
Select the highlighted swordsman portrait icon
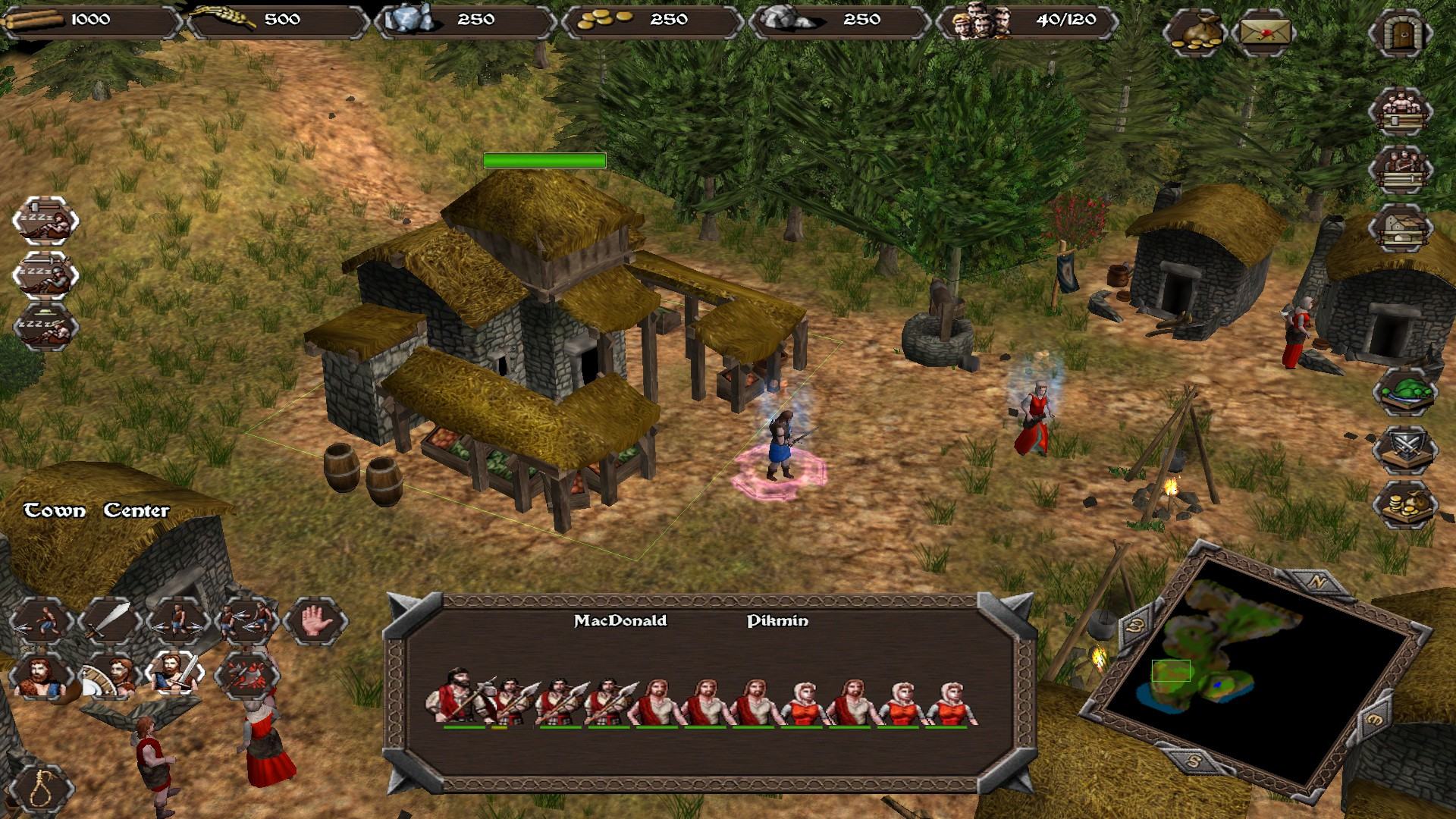[177, 674]
